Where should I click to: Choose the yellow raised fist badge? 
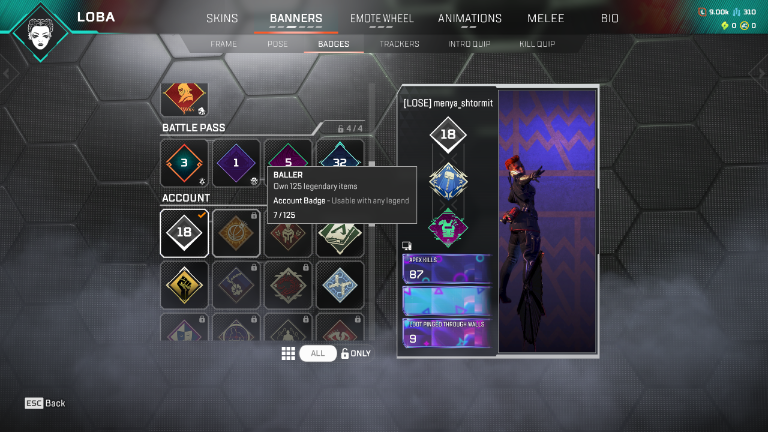[x=184, y=284]
